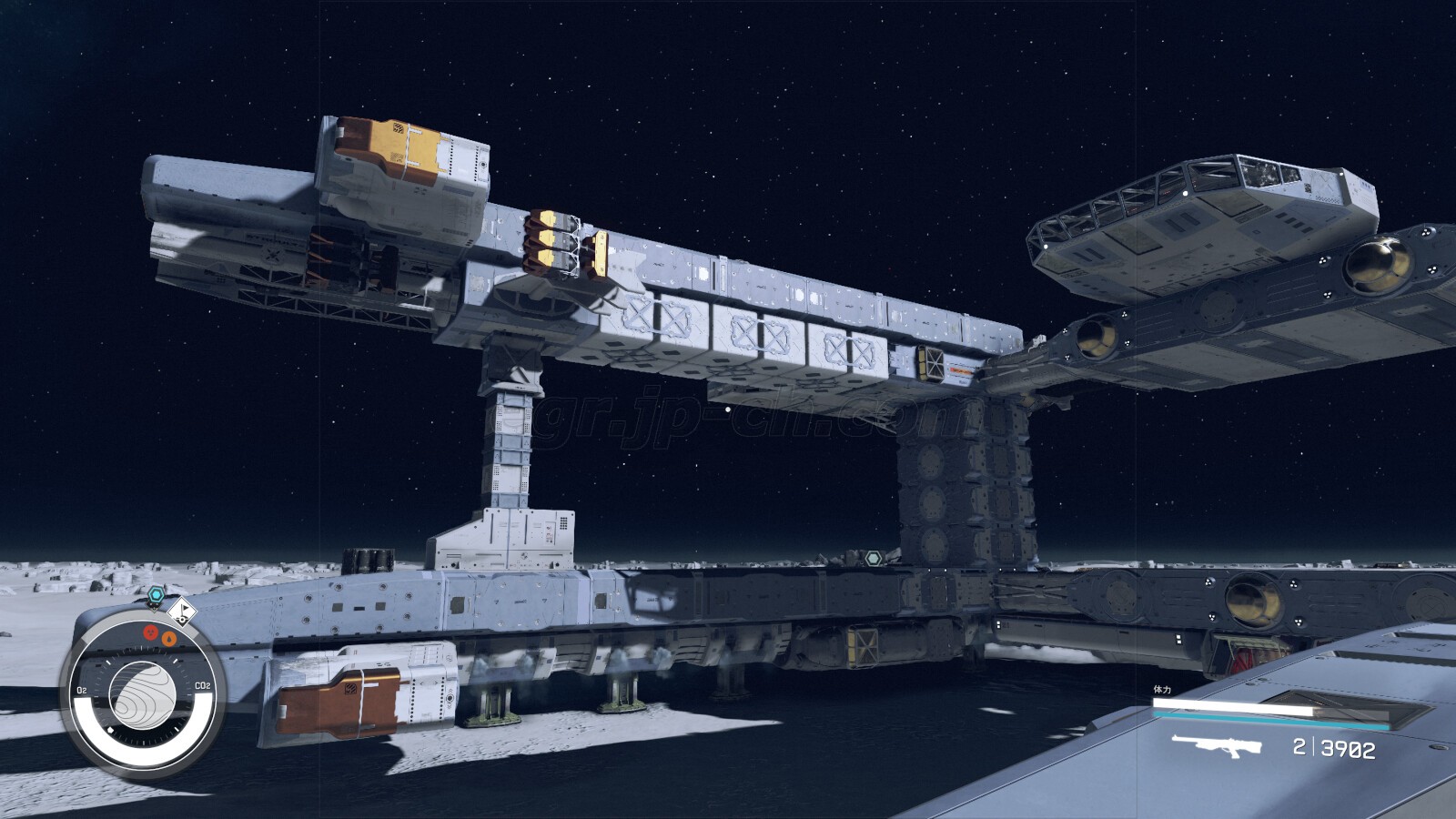The height and width of the screenshot is (819, 1456).
Task: Click the orange droplet hazard icon
Action: (168, 639)
